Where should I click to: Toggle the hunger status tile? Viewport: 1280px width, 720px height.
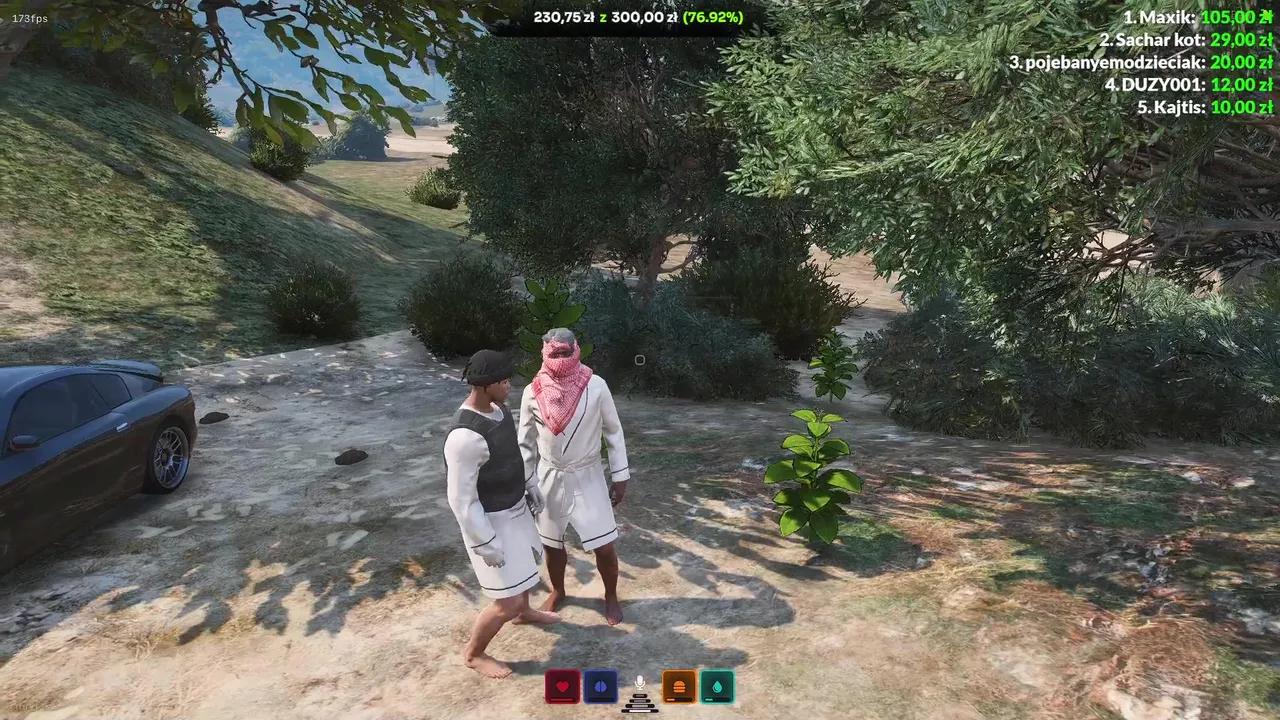tap(680, 686)
